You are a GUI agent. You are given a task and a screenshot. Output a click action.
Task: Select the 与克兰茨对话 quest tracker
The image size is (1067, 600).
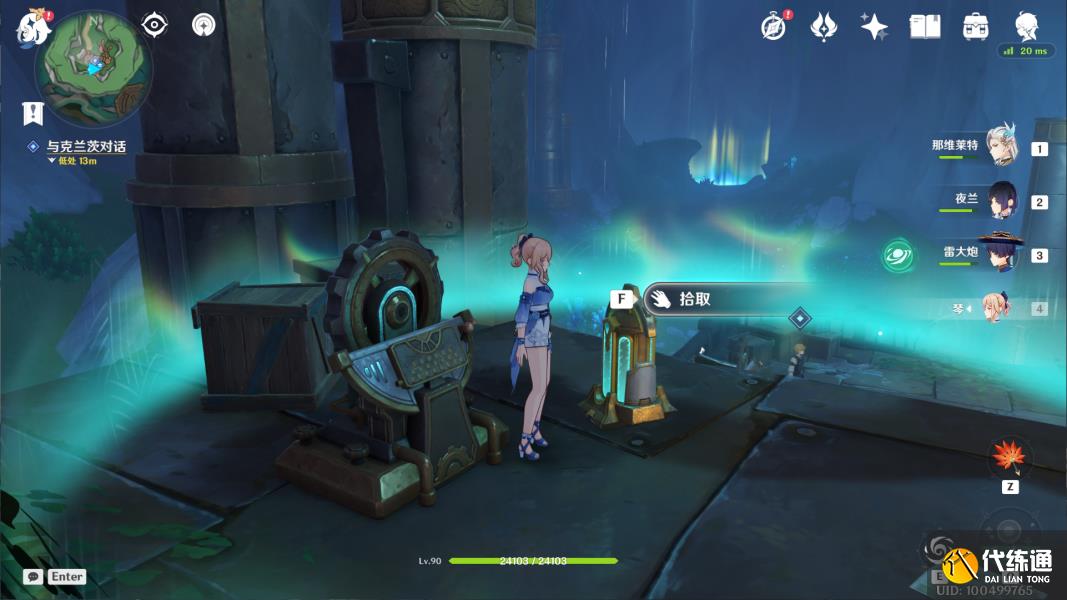tap(86, 147)
